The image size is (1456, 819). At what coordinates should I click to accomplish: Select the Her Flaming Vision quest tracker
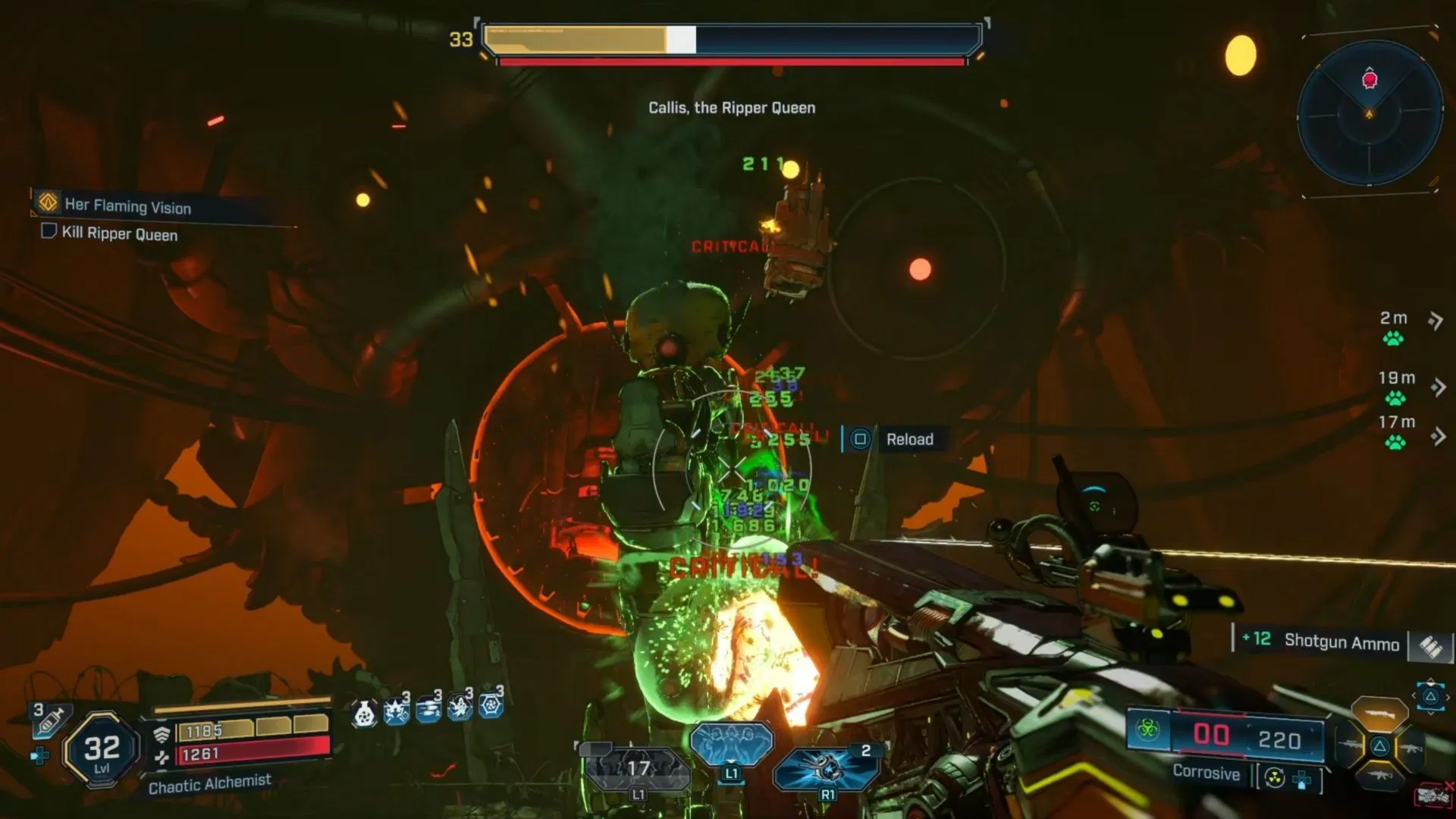pyautogui.click(x=127, y=206)
